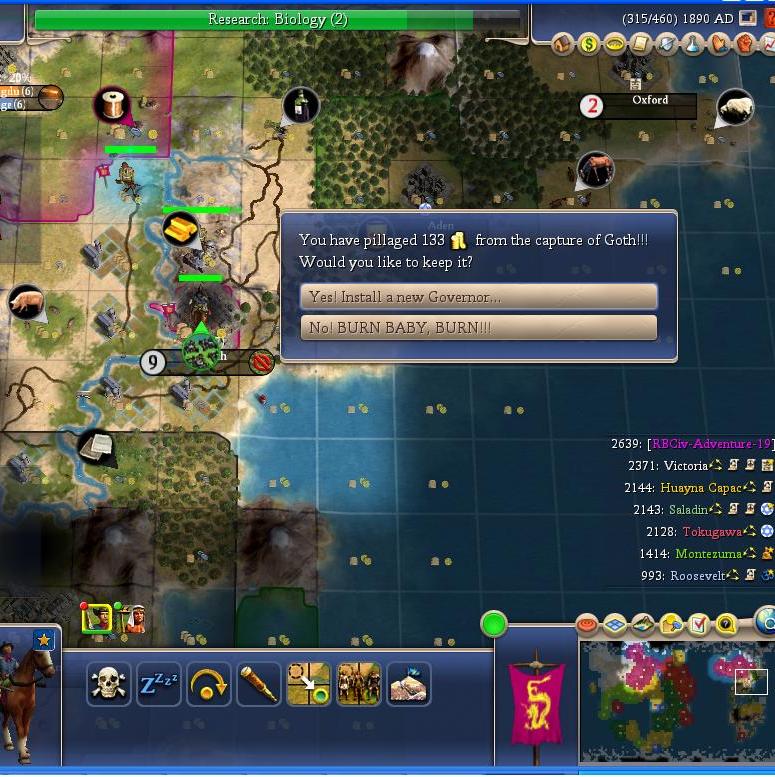Image resolution: width=775 pixels, height=777 pixels.
Task: Skip the unit's turn with the arrow icon
Action: point(208,684)
